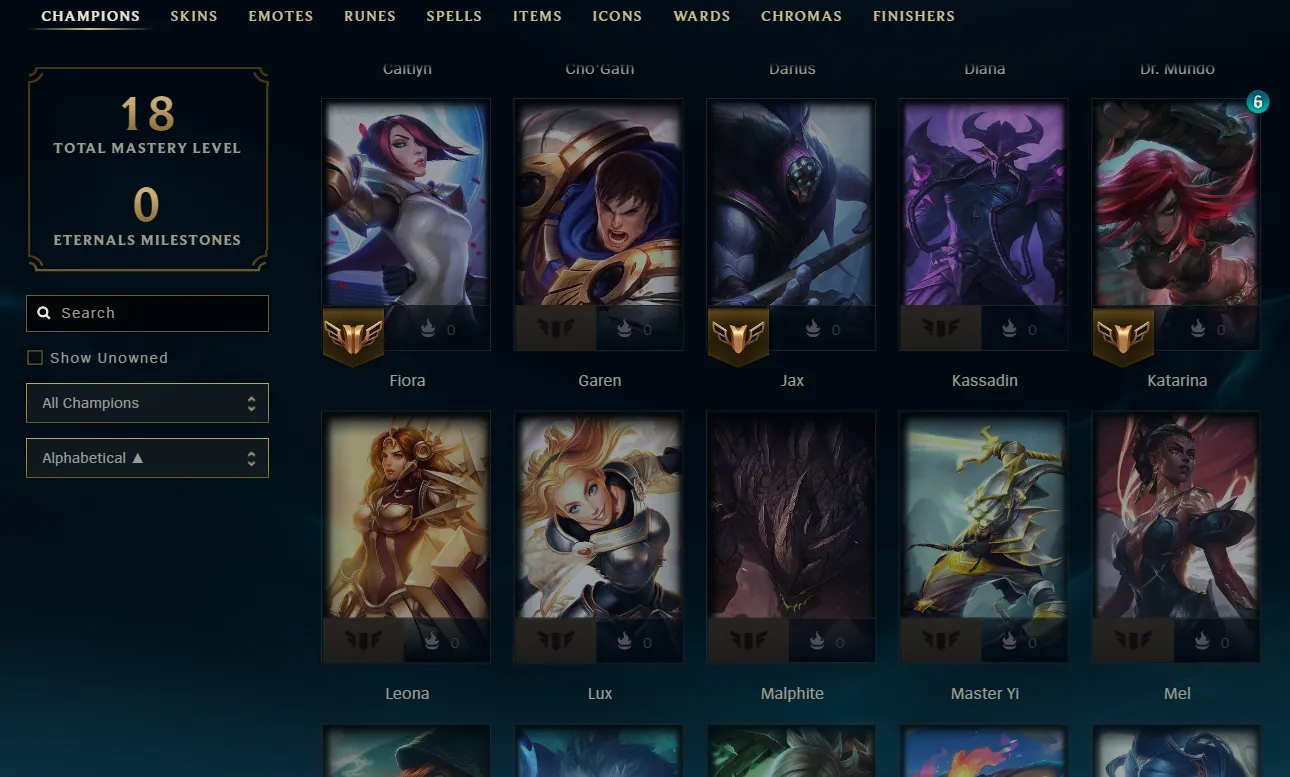1290x777 pixels.
Task: Click the Eternals flame icon on Garen
Action: pyautogui.click(x=624, y=329)
